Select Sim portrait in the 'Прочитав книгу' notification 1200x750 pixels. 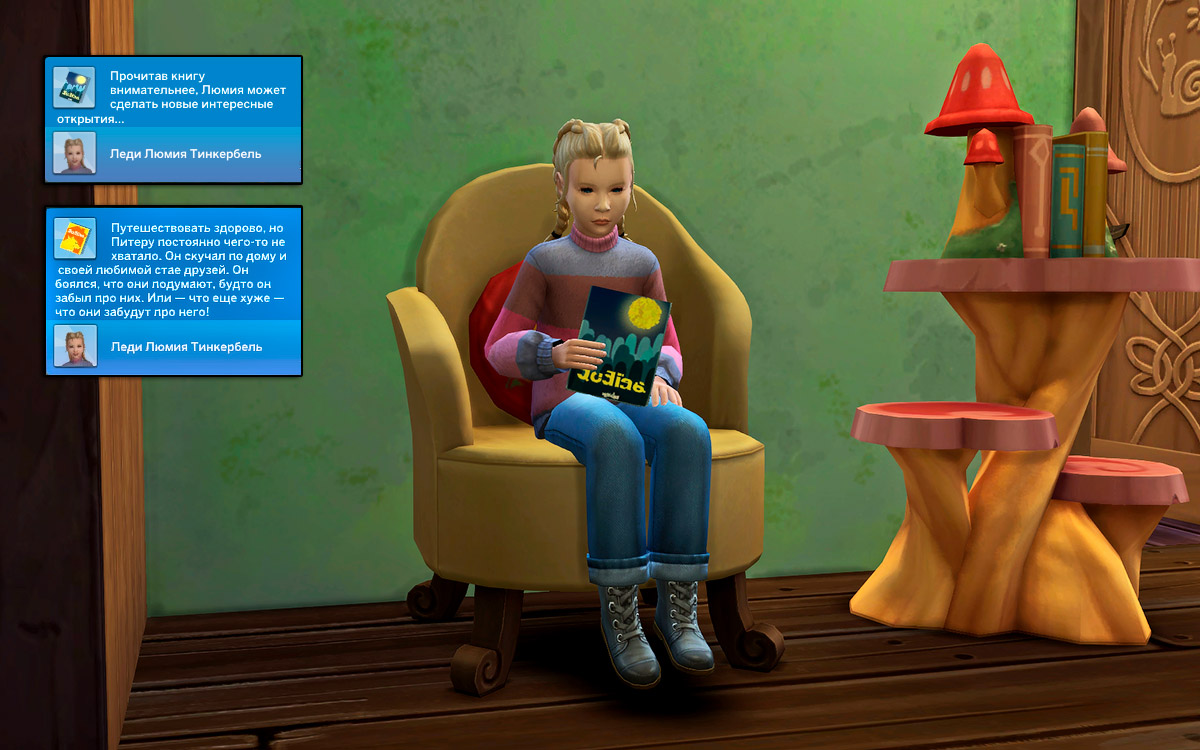tap(74, 153)
